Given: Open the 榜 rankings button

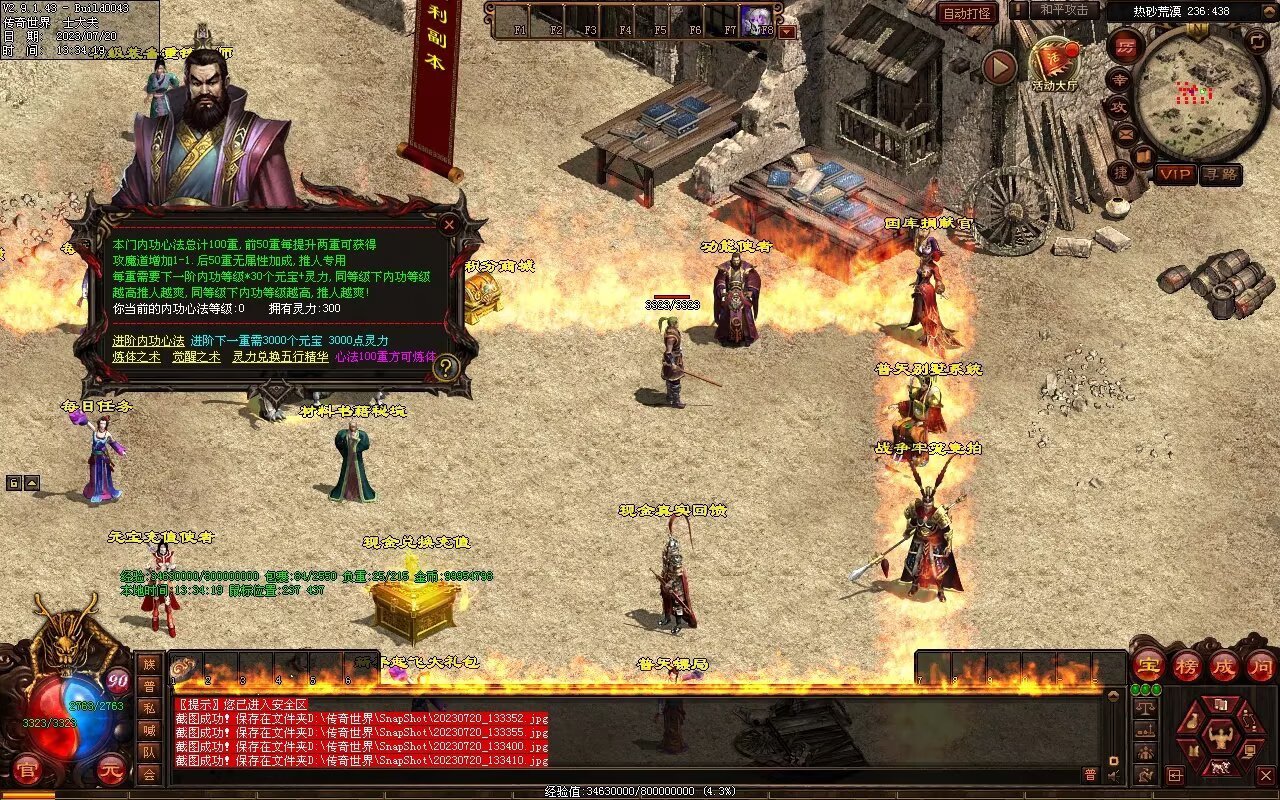Looking at the screenshot, I should (1186, 665).
